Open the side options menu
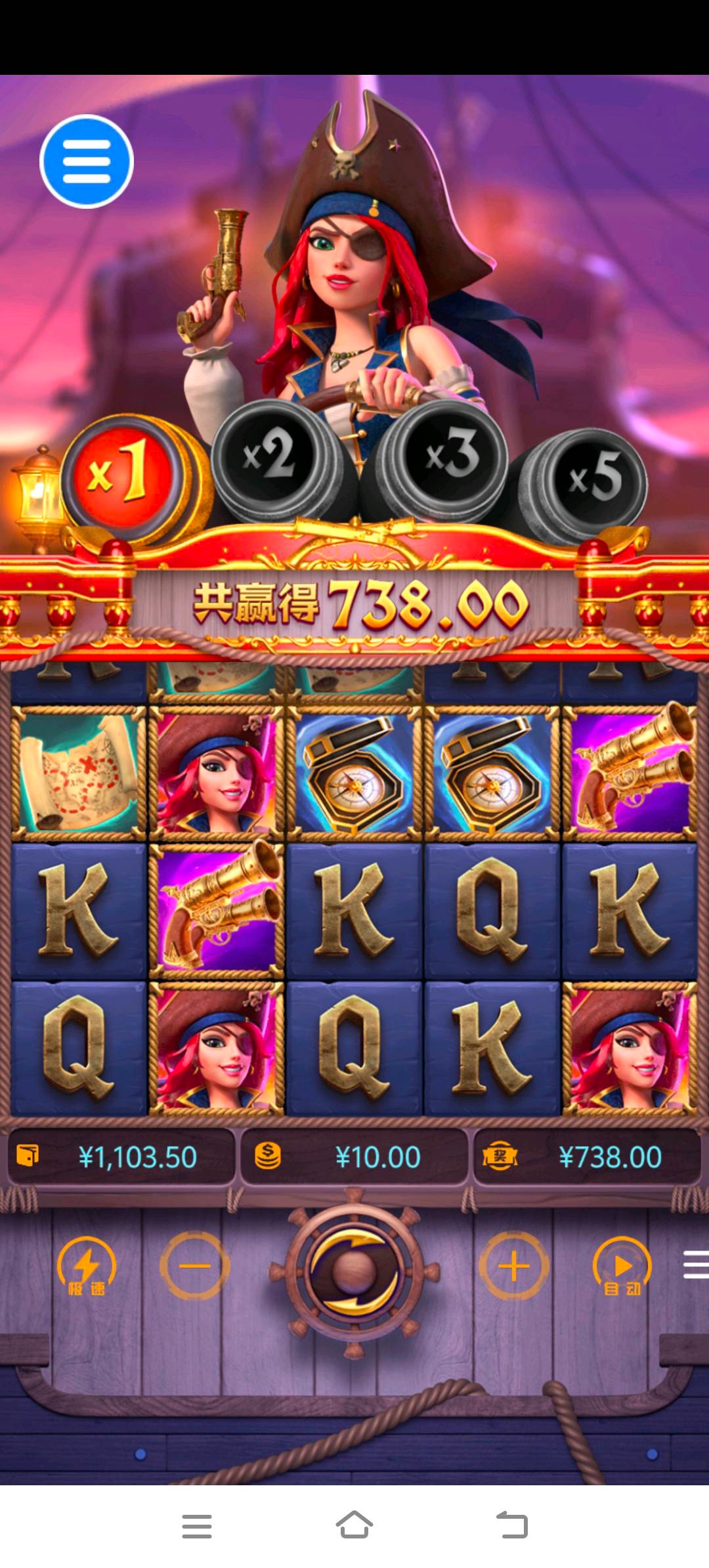 (x=696, y=1265)
